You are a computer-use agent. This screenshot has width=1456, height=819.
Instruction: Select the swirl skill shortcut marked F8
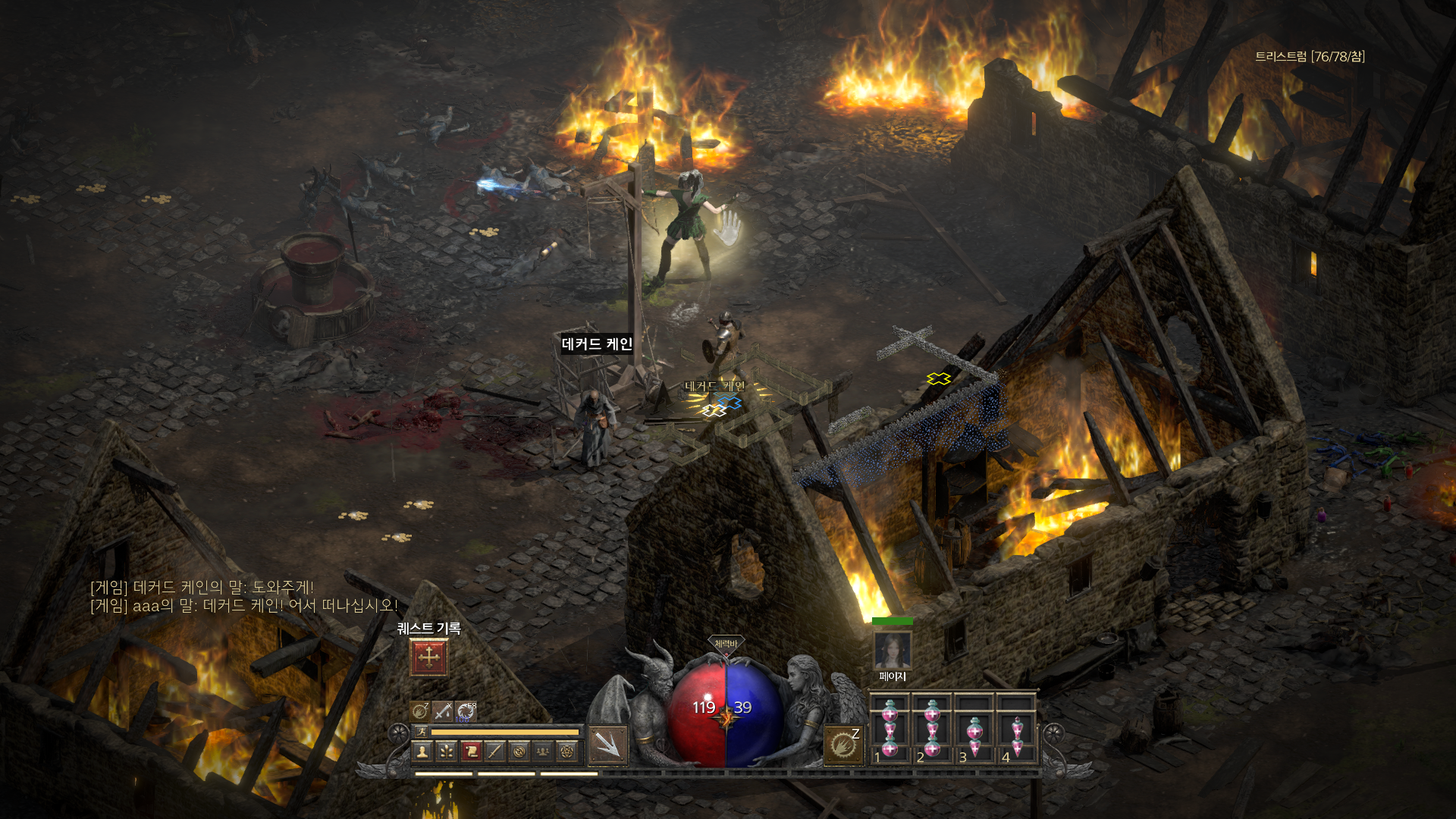[466, 711]
